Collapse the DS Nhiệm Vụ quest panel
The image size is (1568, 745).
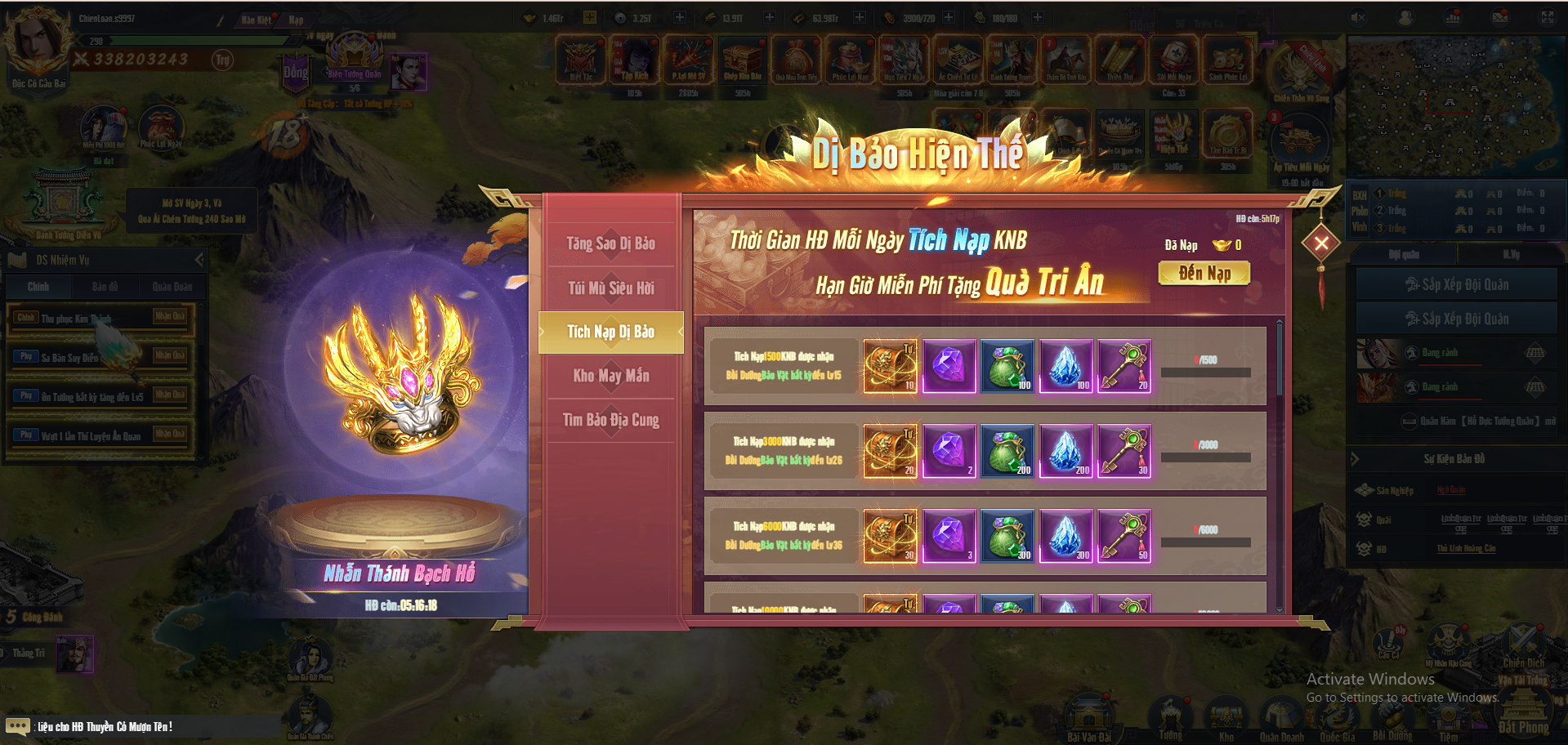coord(199,260)
